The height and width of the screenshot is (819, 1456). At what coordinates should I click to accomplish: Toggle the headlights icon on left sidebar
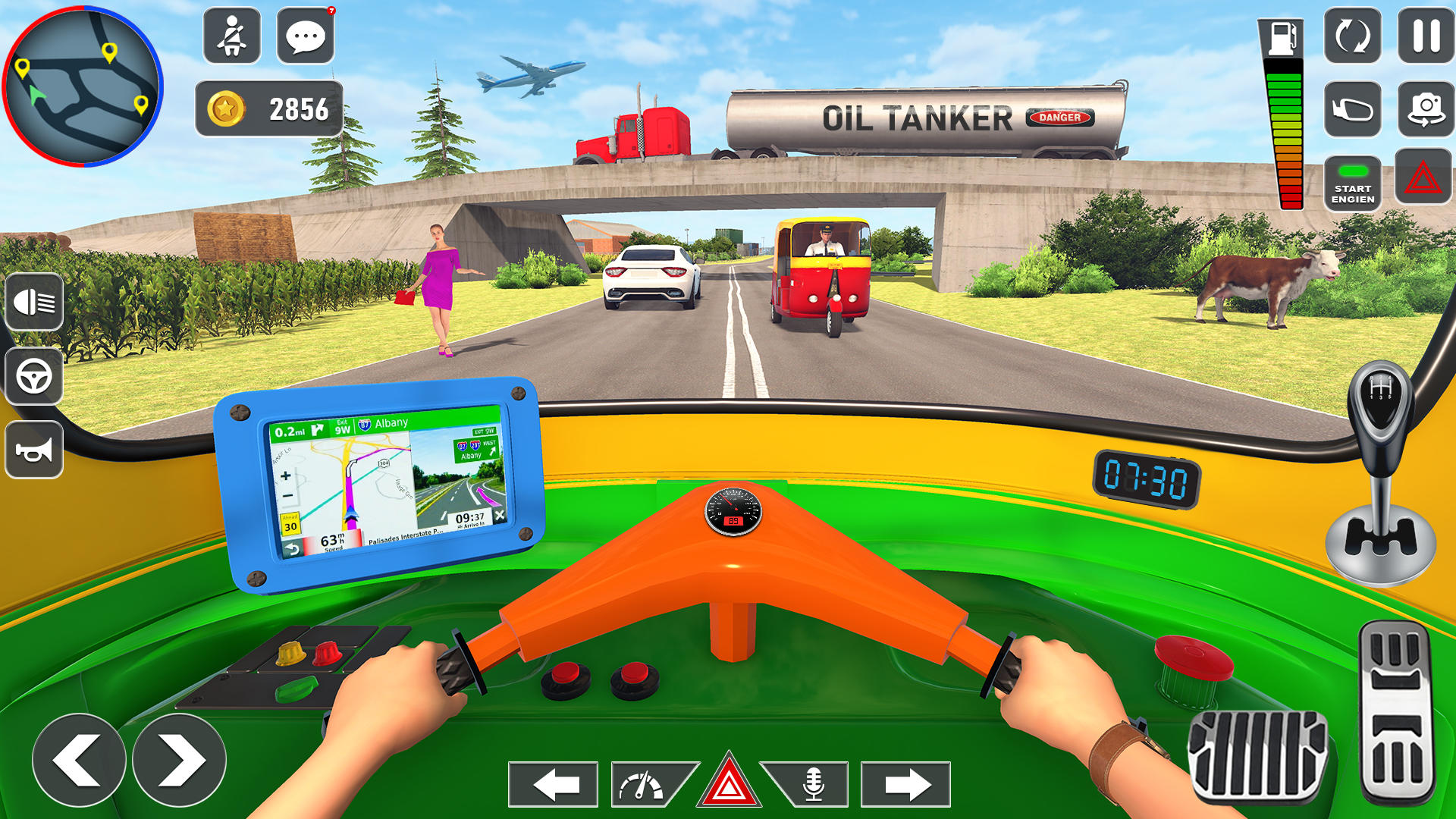pyautogui.click(x=33, y=302)
